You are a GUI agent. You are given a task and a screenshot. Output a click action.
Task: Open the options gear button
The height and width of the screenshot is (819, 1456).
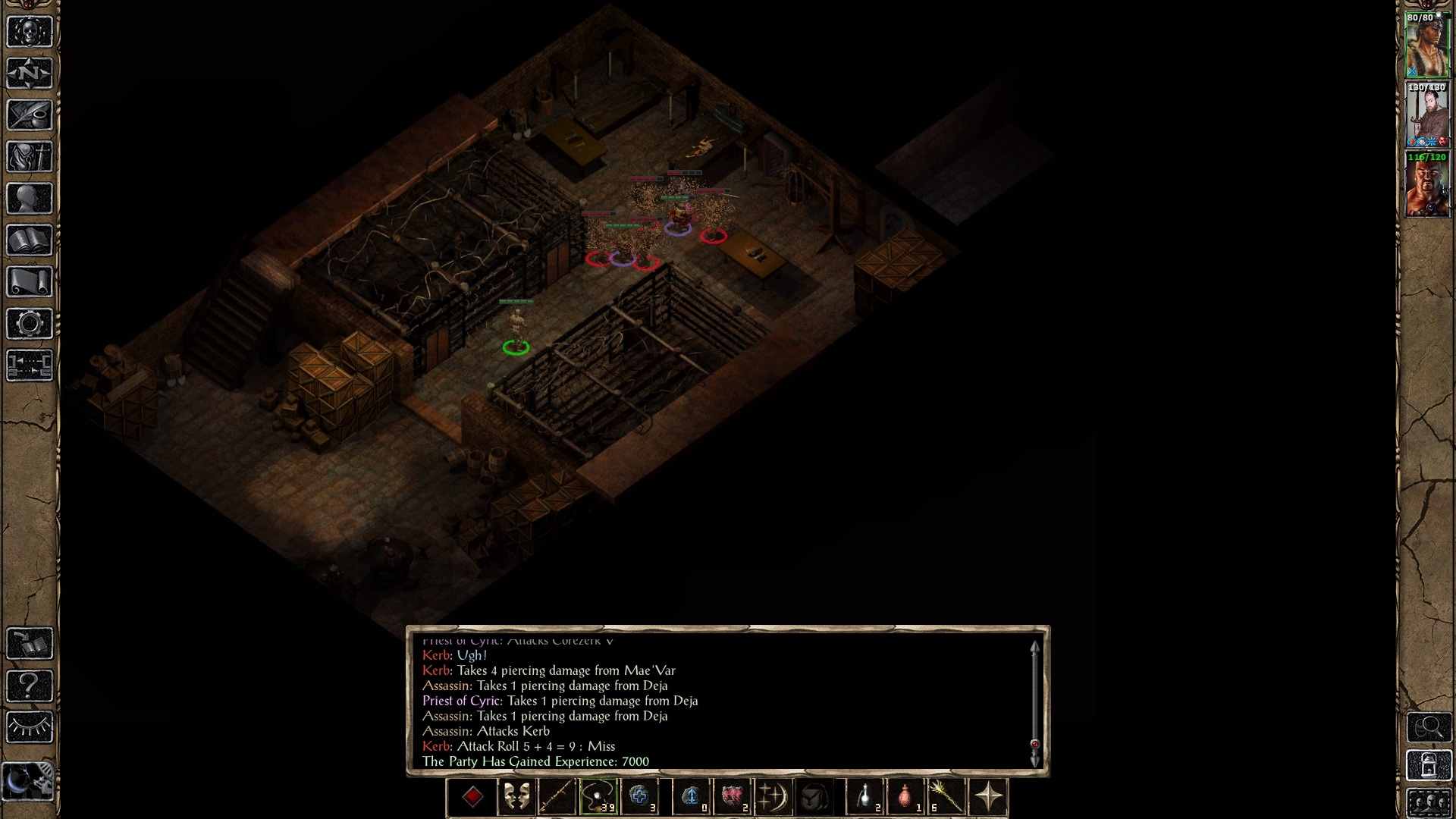point(30,324)
